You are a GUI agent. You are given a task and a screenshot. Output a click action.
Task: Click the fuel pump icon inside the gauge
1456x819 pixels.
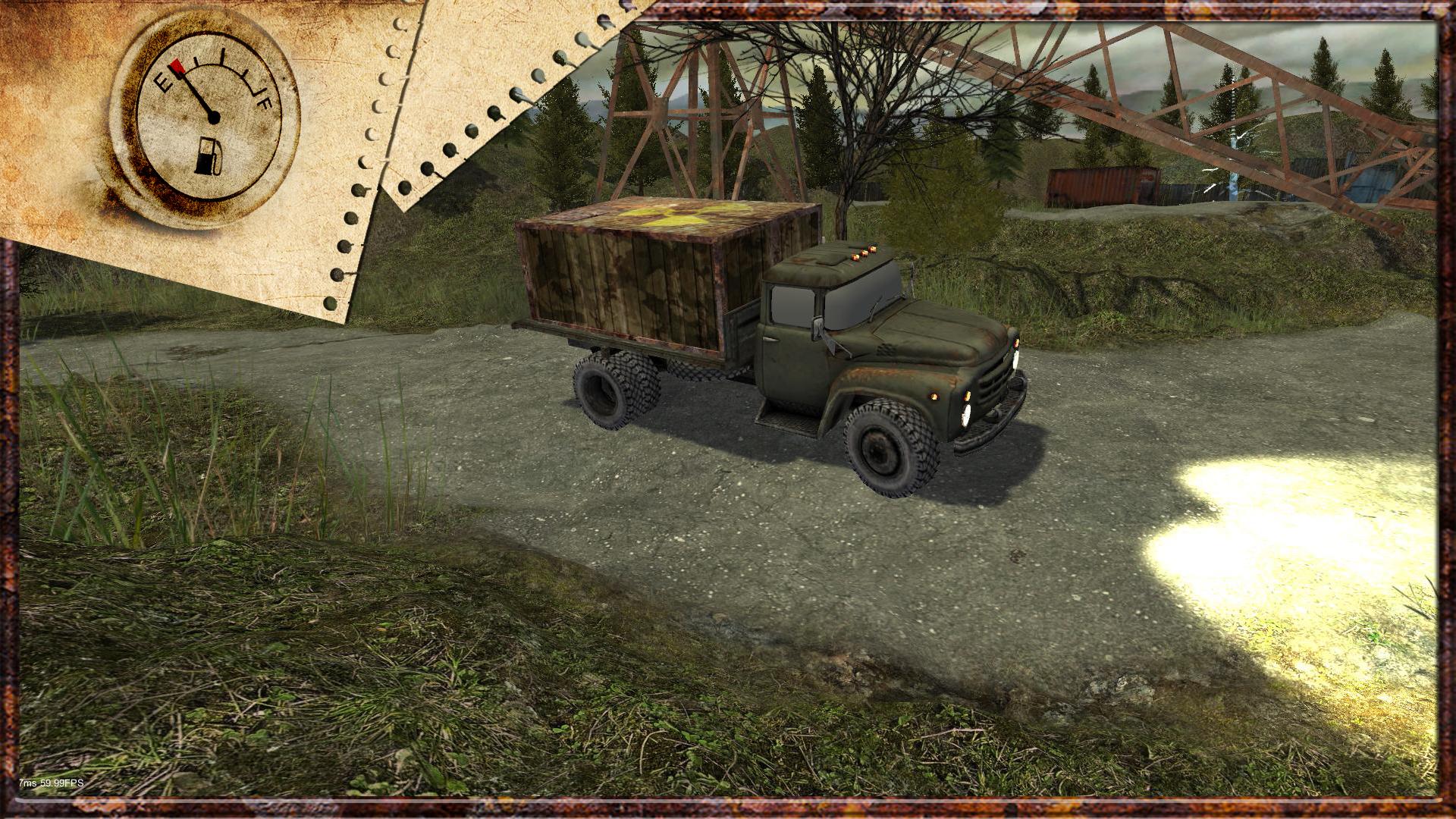pyautogui.click(x=208, y=155)
